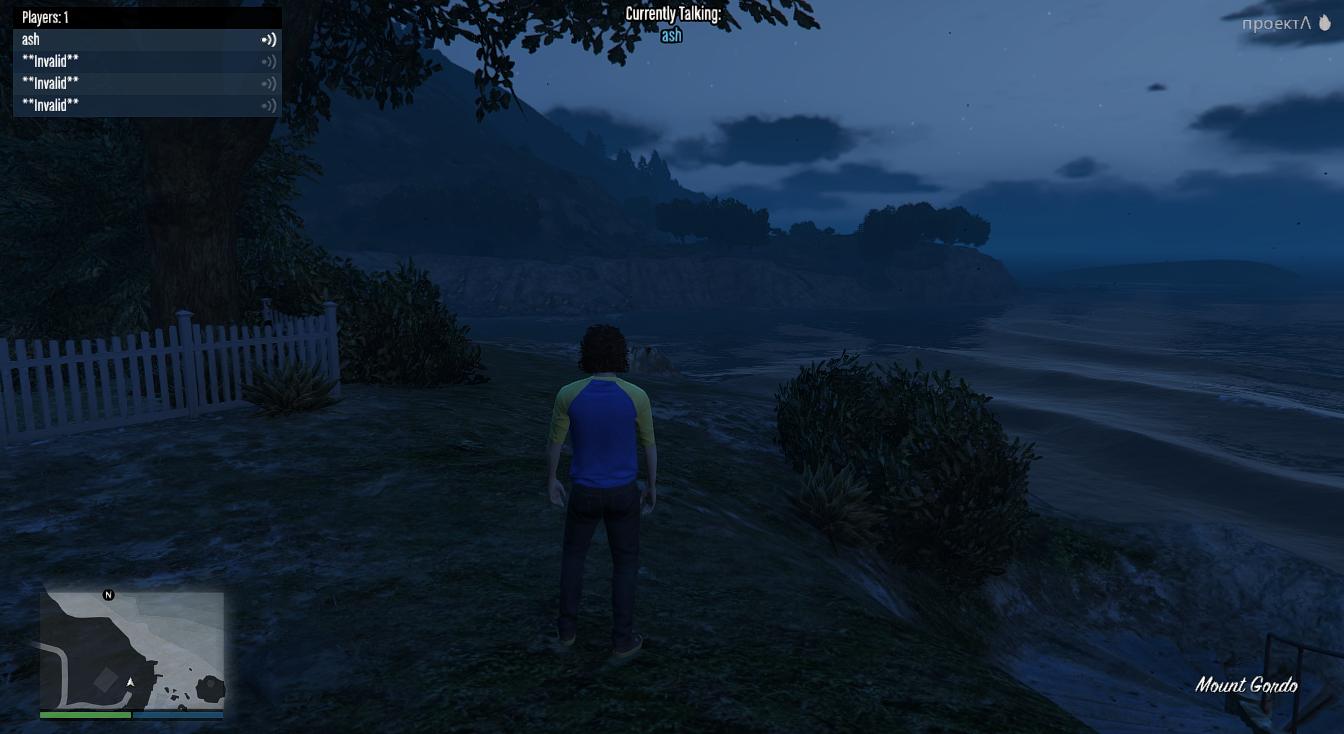Click the player arrow on the minimap
Viewport: 1344px width, 734px height.
pyautogui.click(x=130, y=682)
